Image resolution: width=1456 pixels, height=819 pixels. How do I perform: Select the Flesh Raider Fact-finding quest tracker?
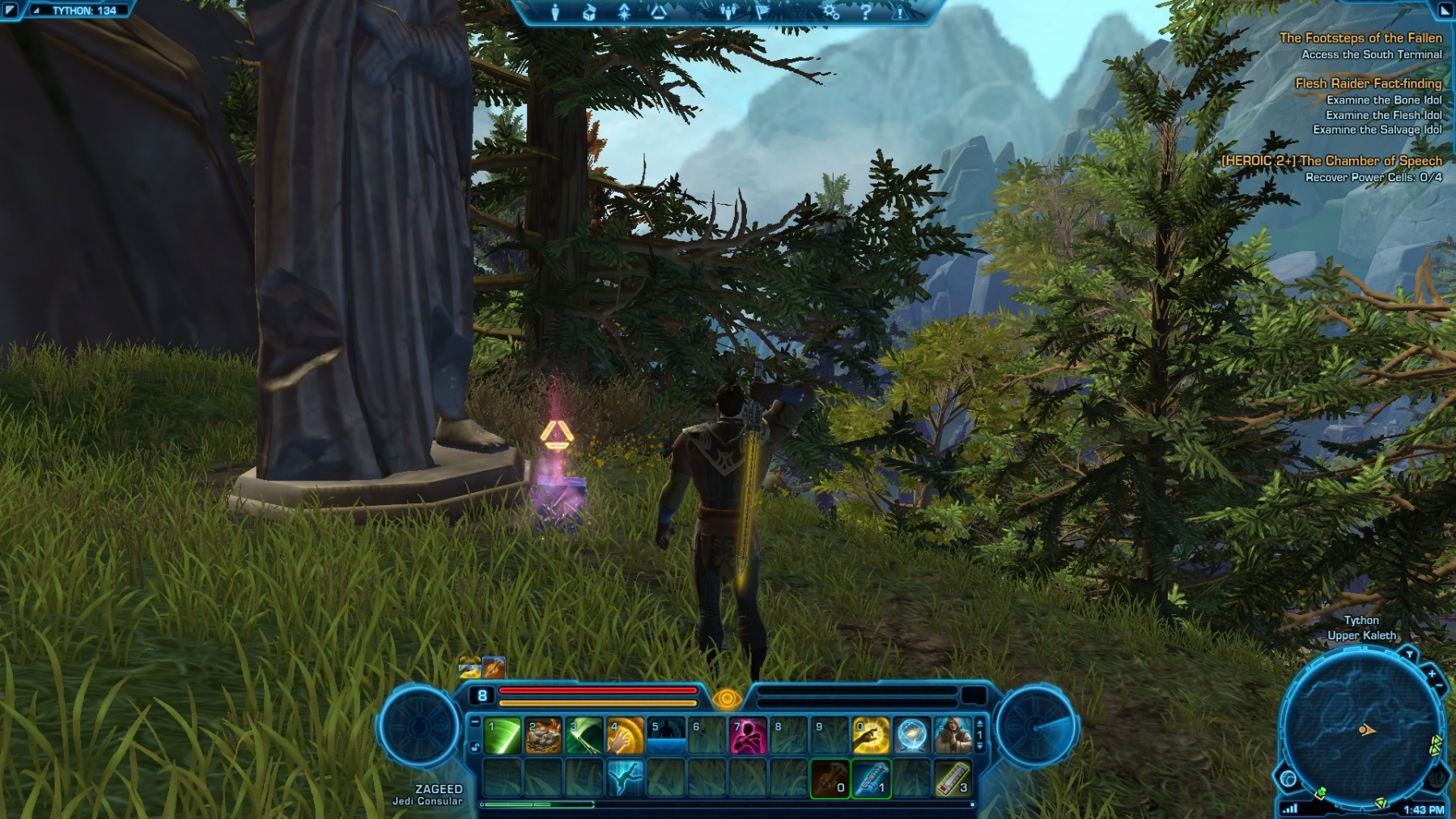click(x=1368, y=83)
